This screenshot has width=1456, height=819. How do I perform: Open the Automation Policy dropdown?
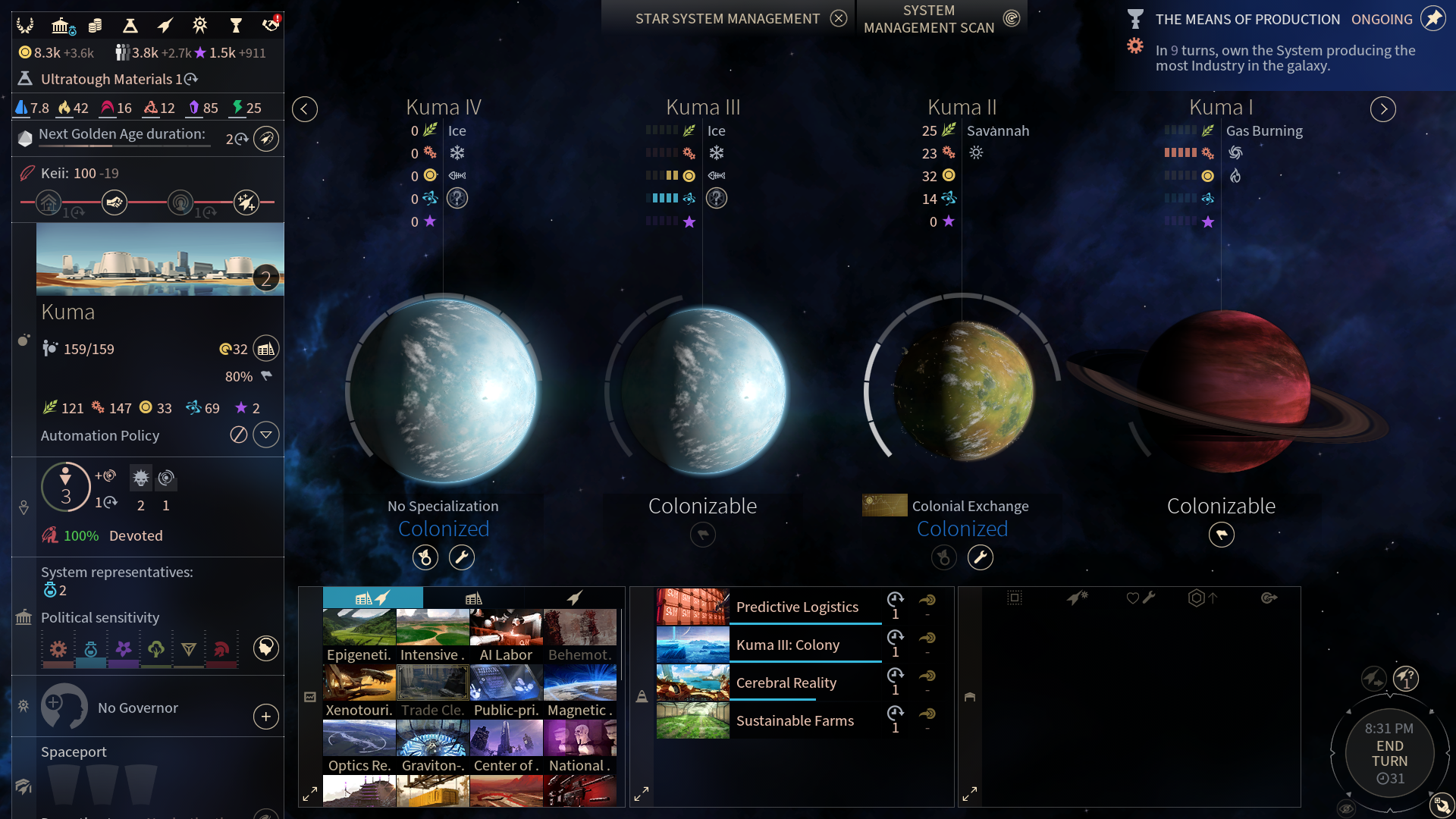point(265,435)
